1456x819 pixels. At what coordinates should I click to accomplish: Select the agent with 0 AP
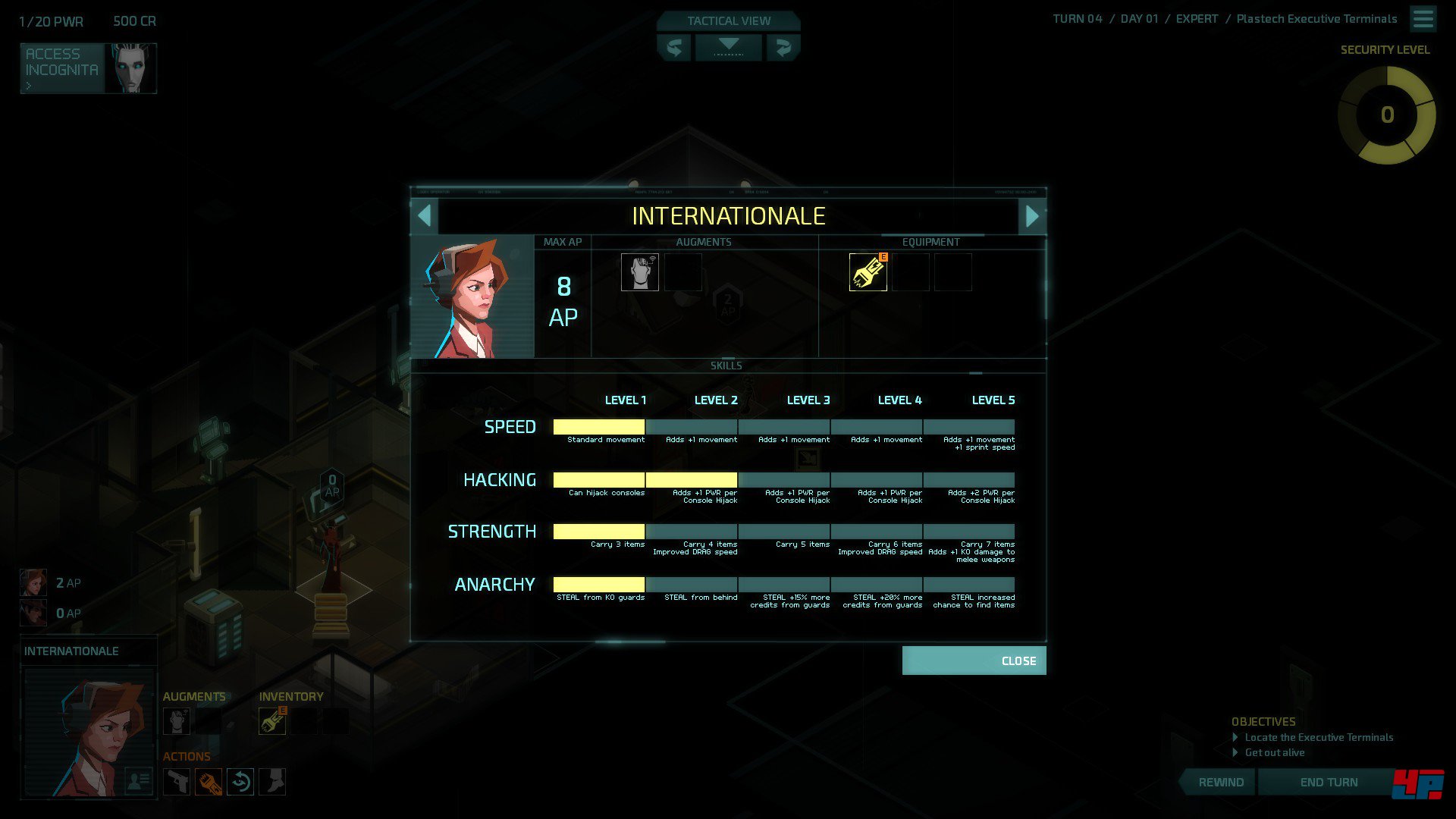pyautogui.click(x=33, y=613)
